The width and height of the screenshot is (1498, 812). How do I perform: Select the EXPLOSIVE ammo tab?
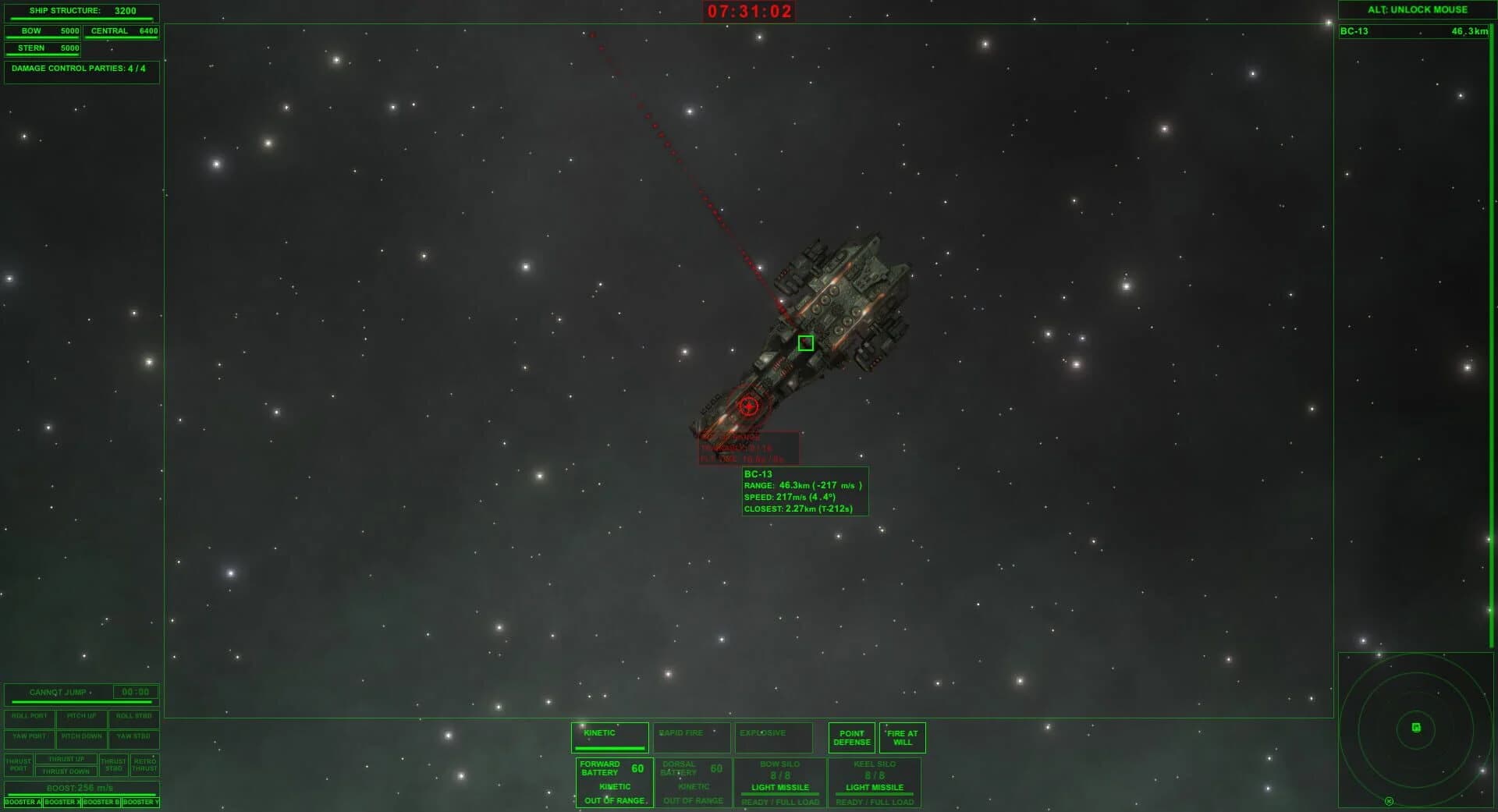(x=772, y=734)
